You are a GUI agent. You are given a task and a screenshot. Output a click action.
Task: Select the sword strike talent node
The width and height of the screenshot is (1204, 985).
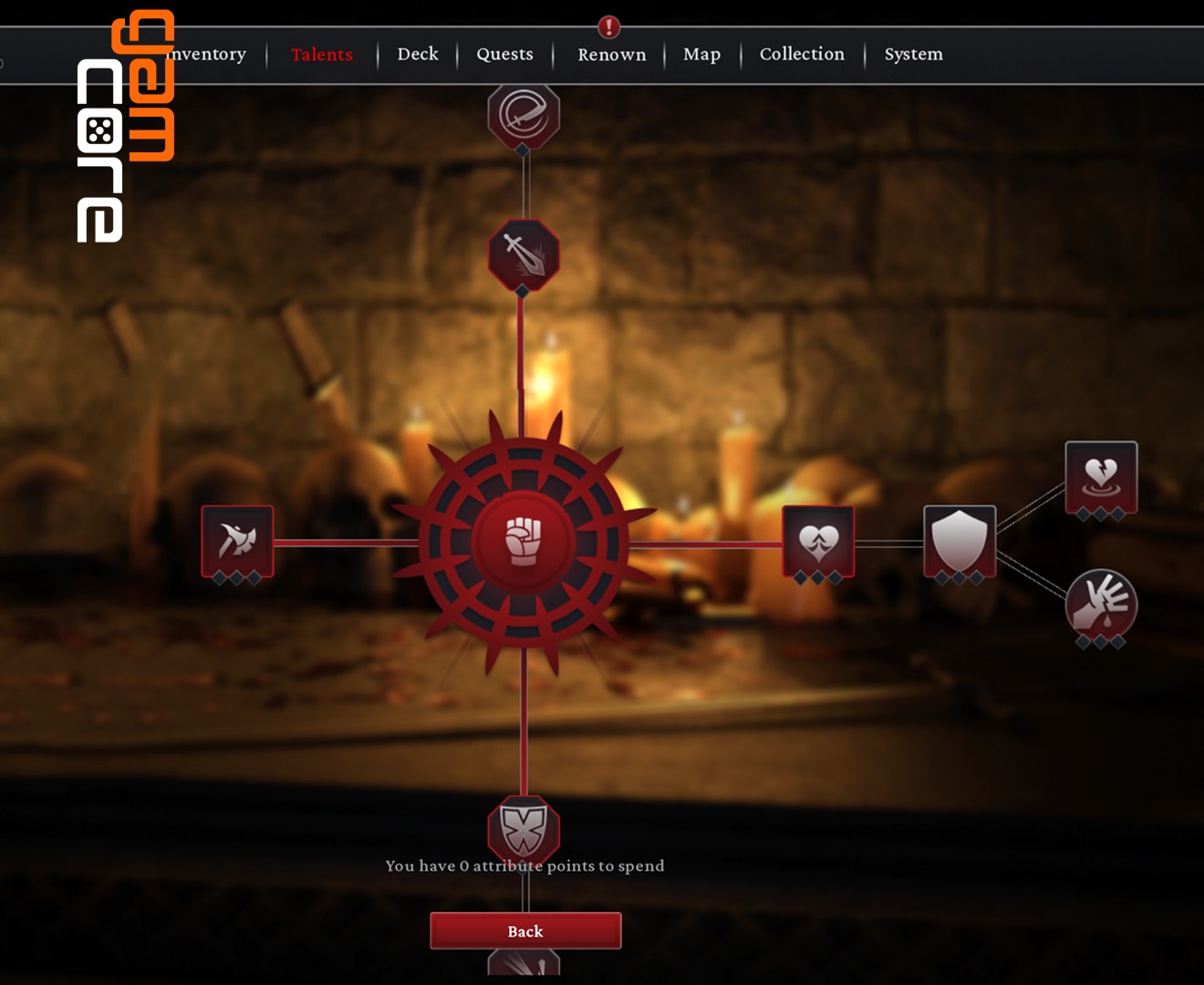pos(524,254)
